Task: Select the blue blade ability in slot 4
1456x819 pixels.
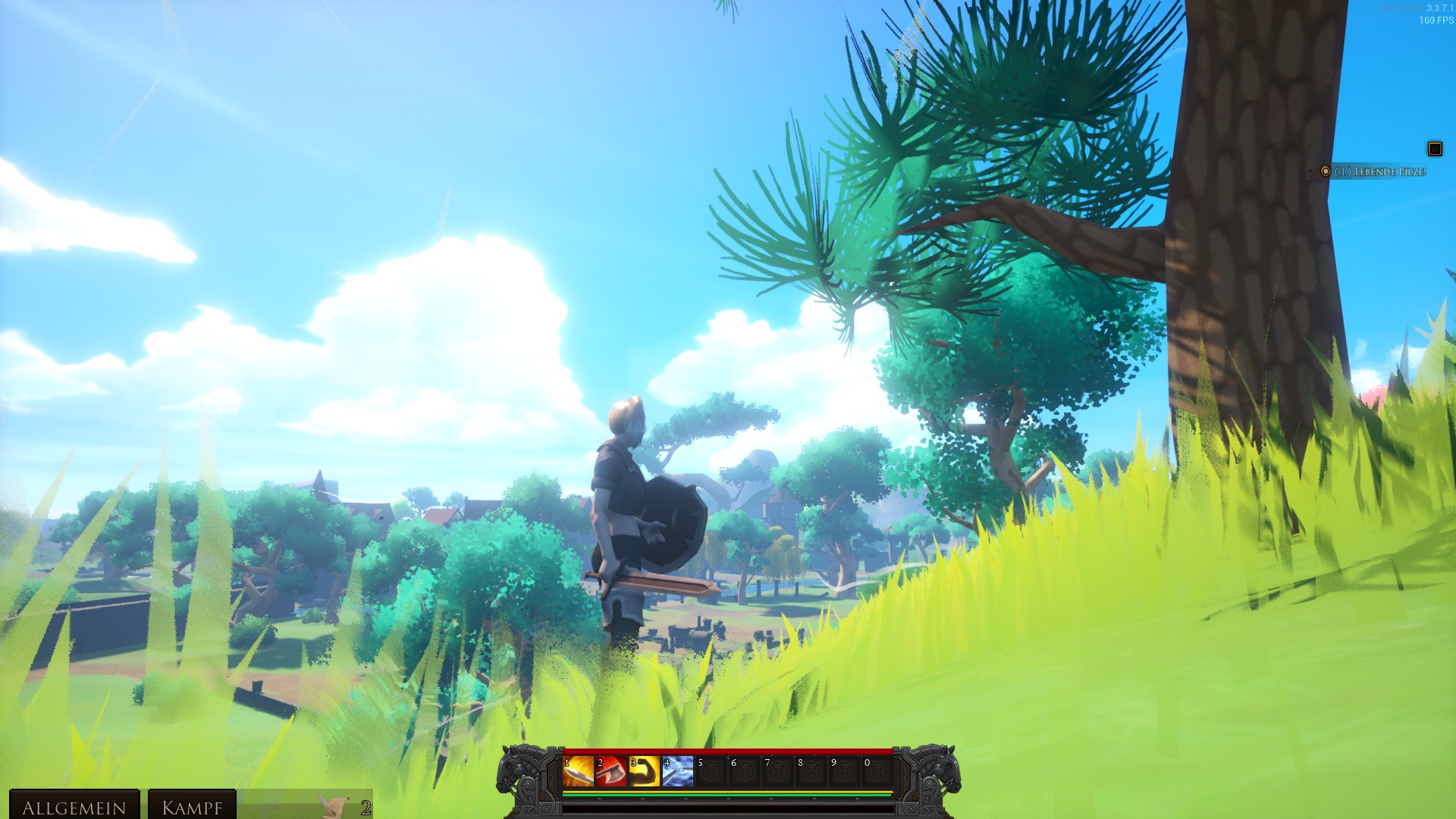Action: (x=678, y=771)
